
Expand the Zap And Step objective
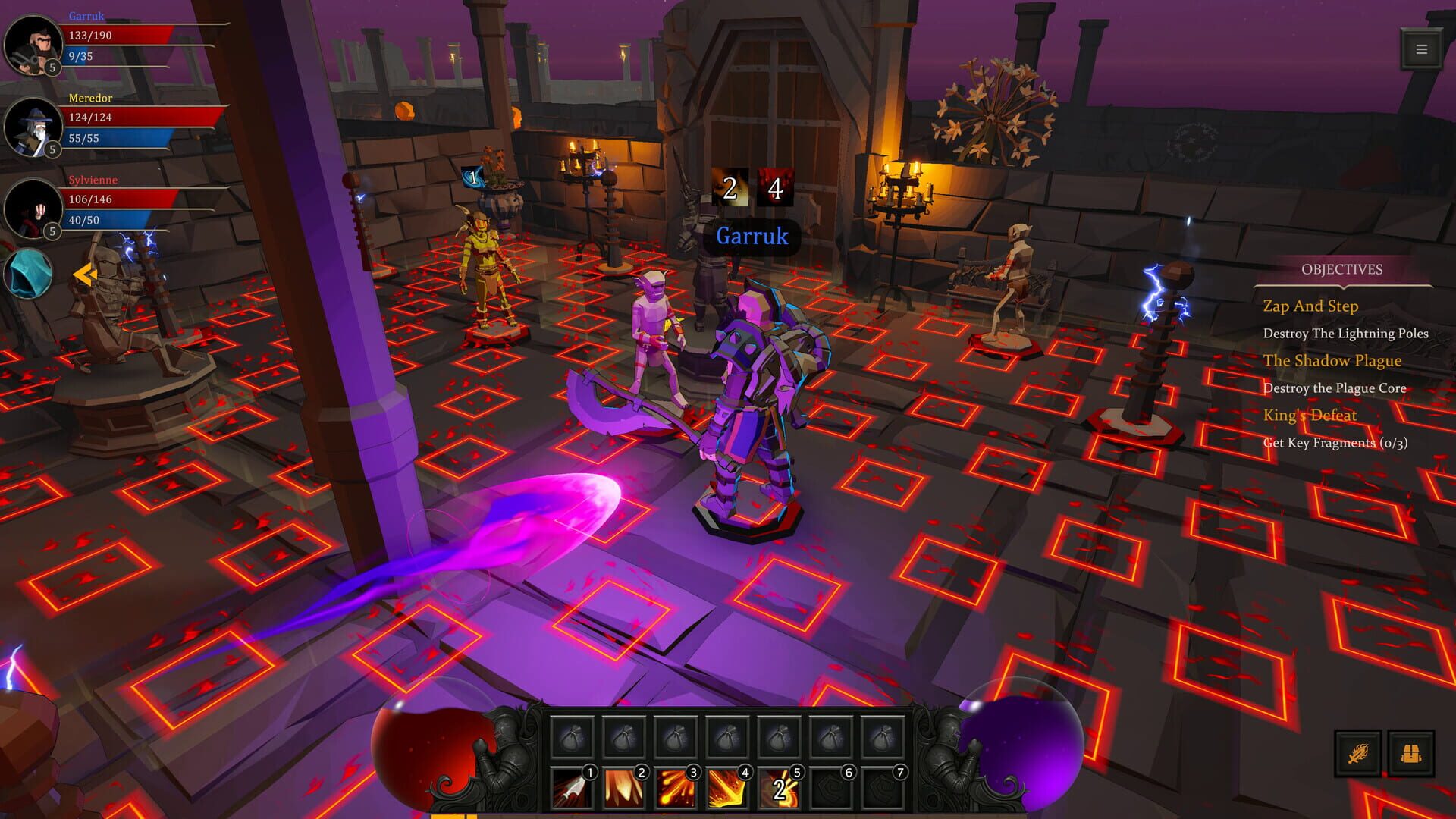pyautogui.click(x=1310, y=306)
